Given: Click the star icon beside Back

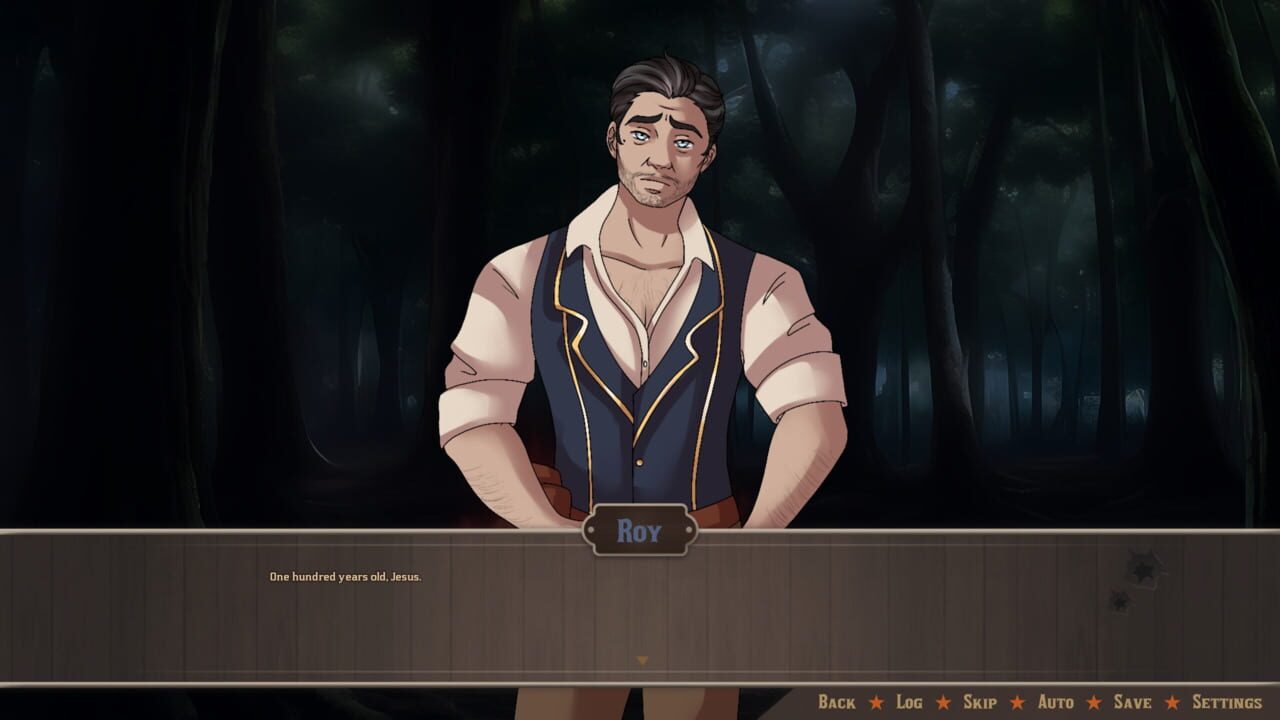Looking at the screenshot, I should point(876,702).
